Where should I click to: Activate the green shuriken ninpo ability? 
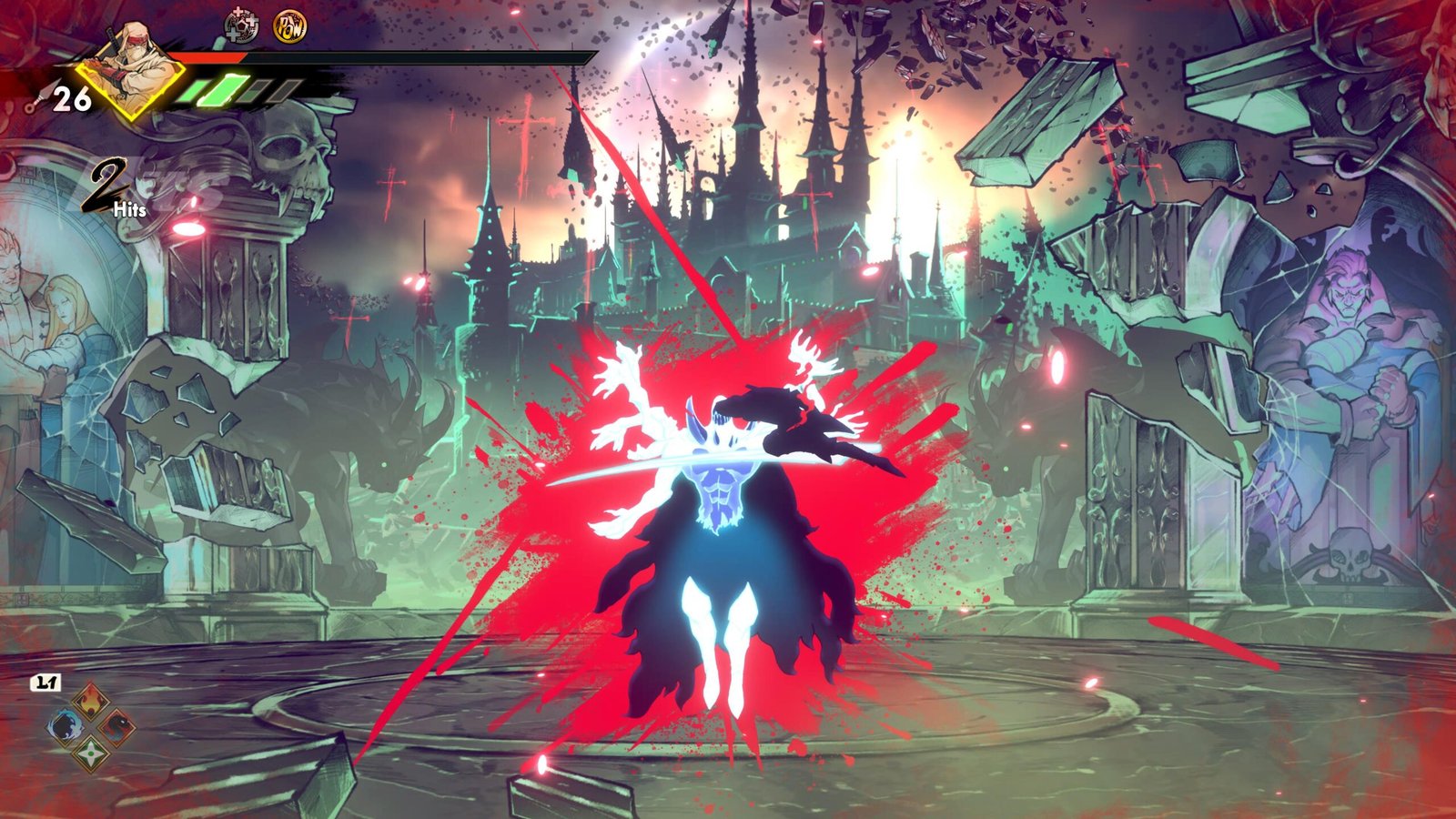tap(91, 753)
